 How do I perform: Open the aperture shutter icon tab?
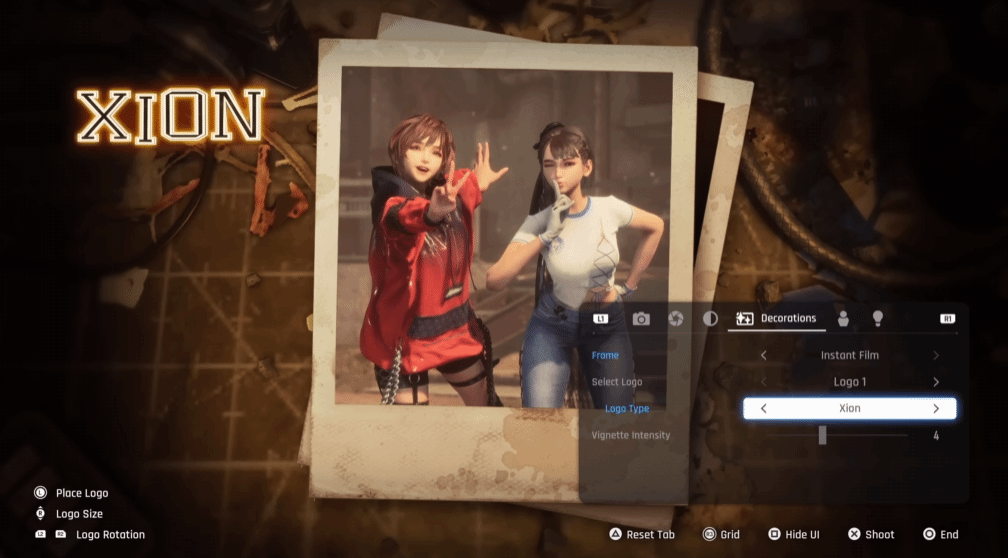(x=675, y=319)
